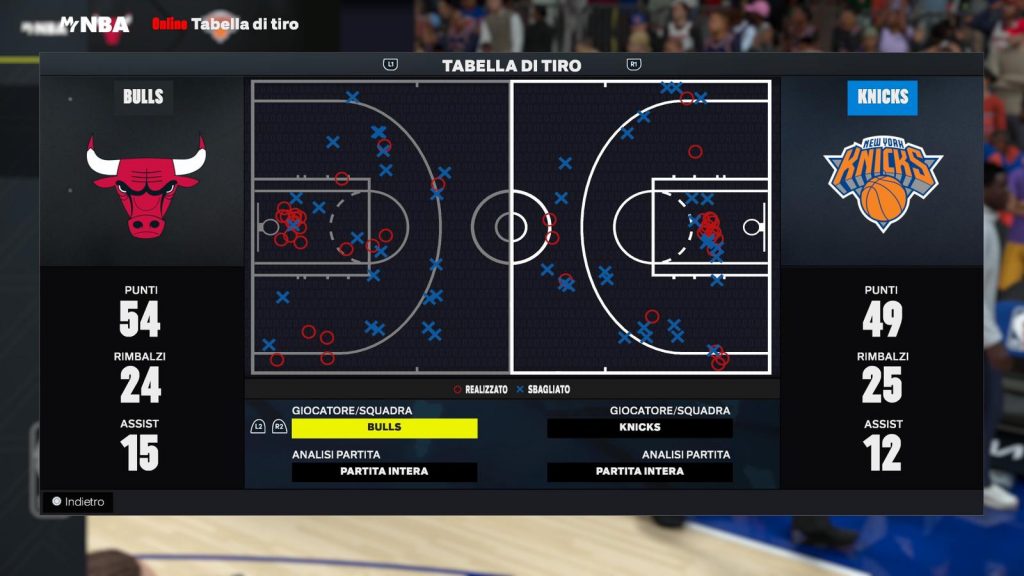Select the yellow BULLS Giocatore/Squadra selector
Image resolution: width=1024 pixels, height=576 pixels.
pos(384,428)
